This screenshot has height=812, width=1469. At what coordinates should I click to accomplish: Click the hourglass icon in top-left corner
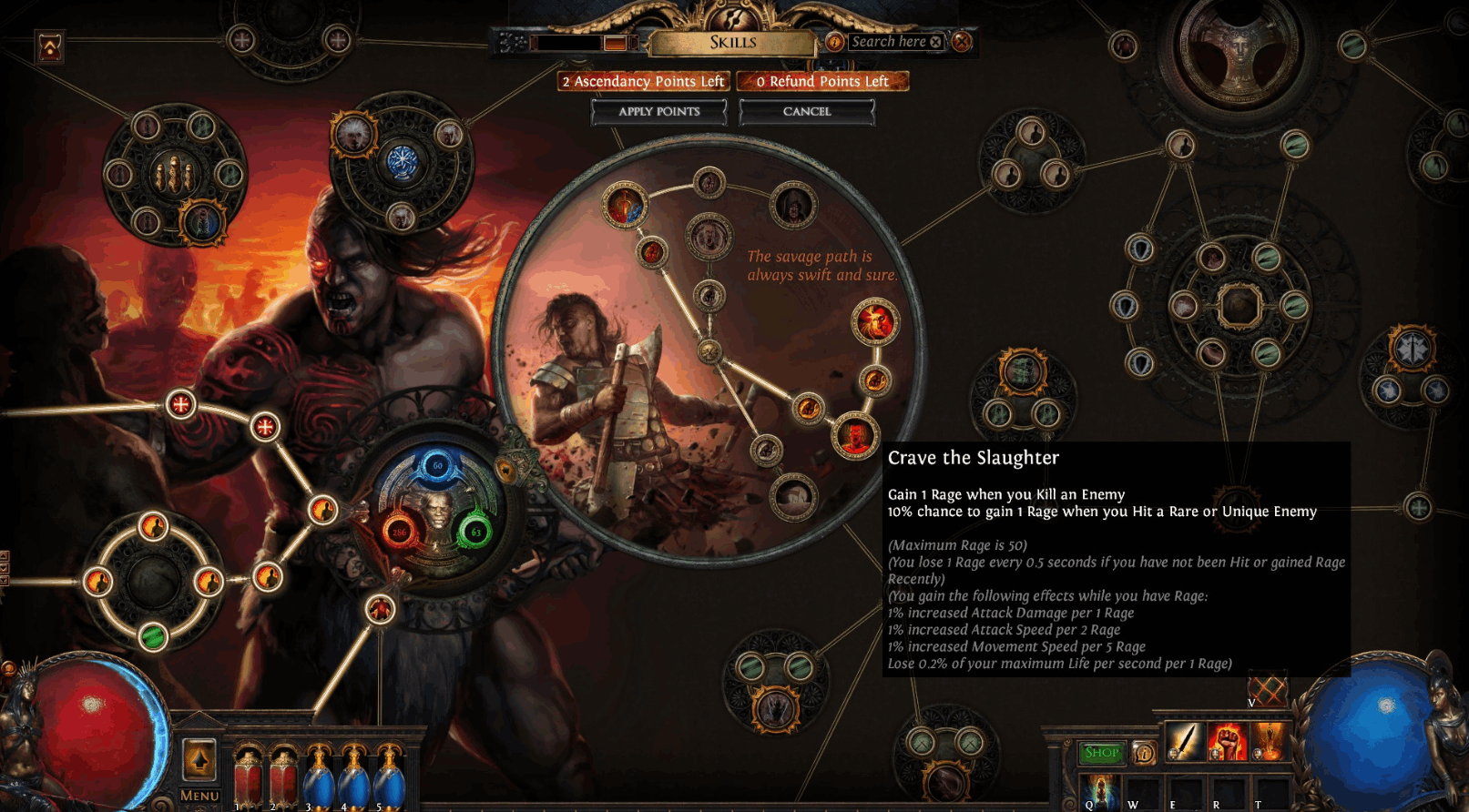[x=49, y=46]
